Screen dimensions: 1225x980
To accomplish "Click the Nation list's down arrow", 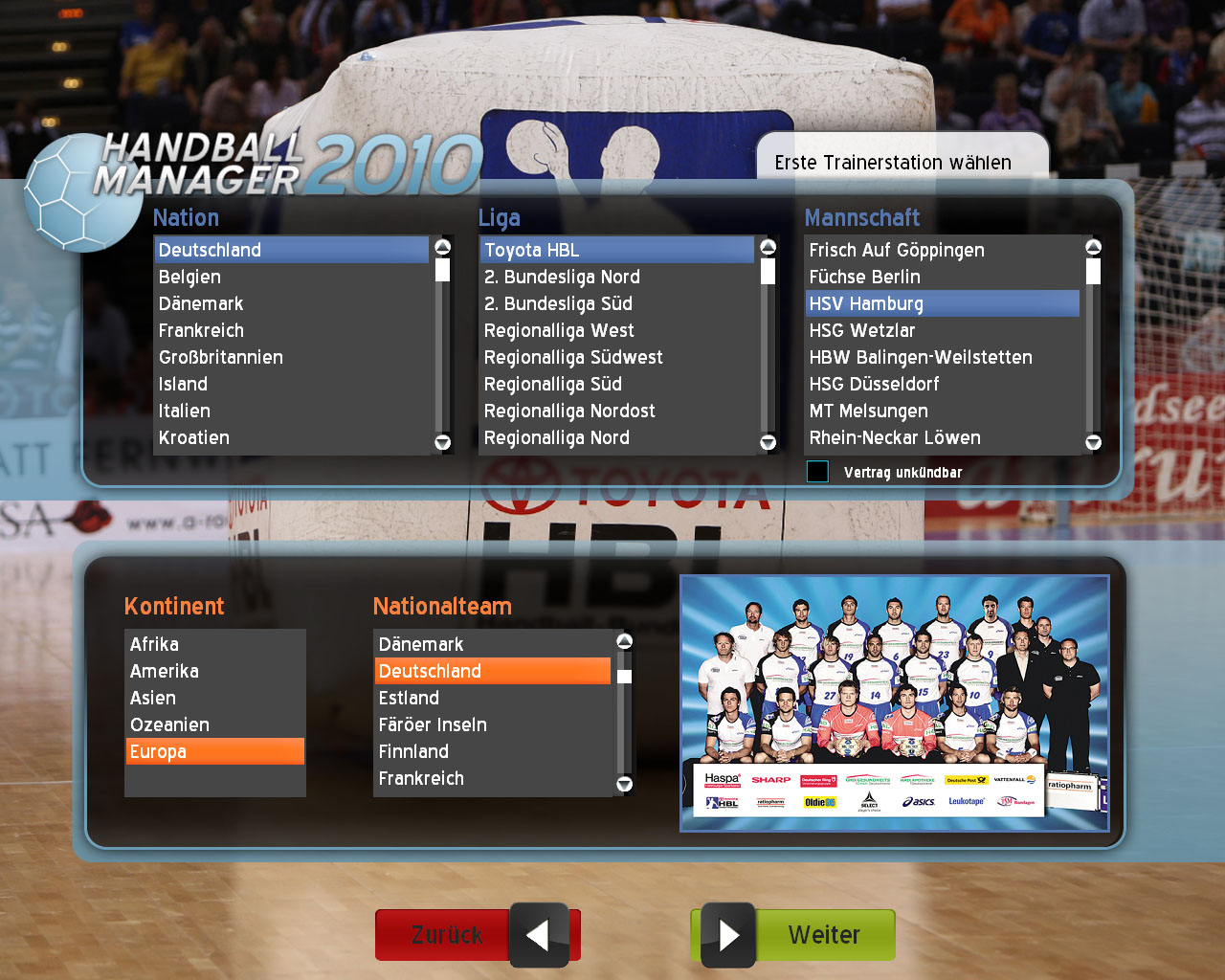I will (442, 442).
